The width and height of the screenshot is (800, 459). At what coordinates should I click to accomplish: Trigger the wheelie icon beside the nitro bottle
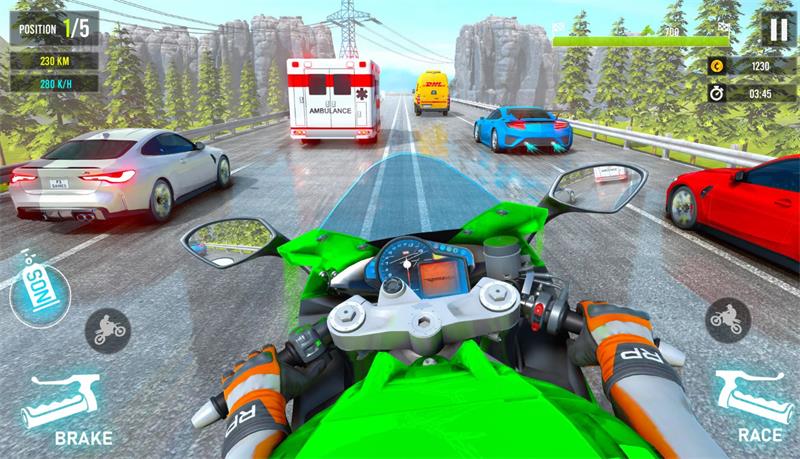click(x=106, y=329)
